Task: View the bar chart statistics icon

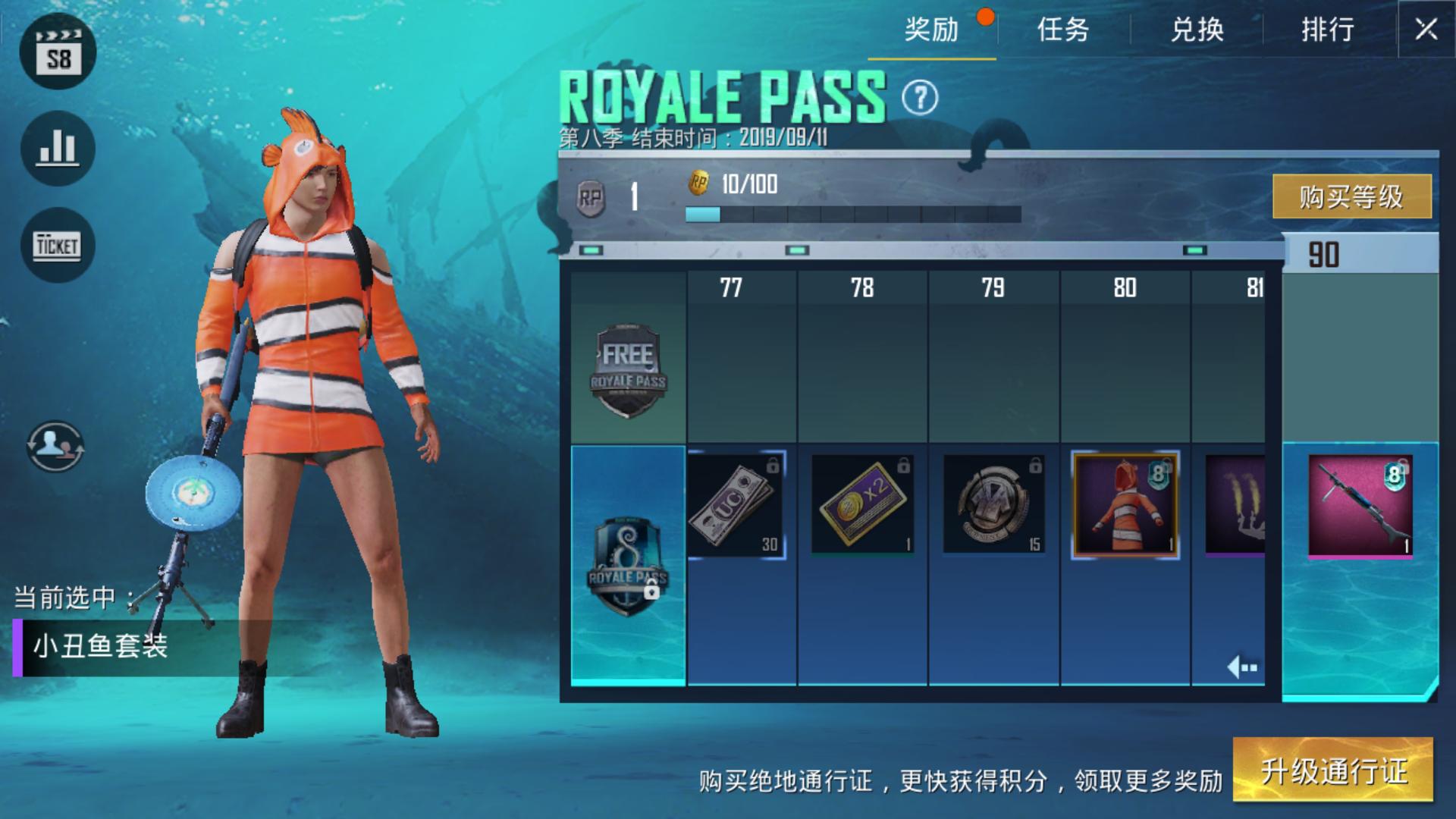Action: pyautogui.click(x=58, y=149)
